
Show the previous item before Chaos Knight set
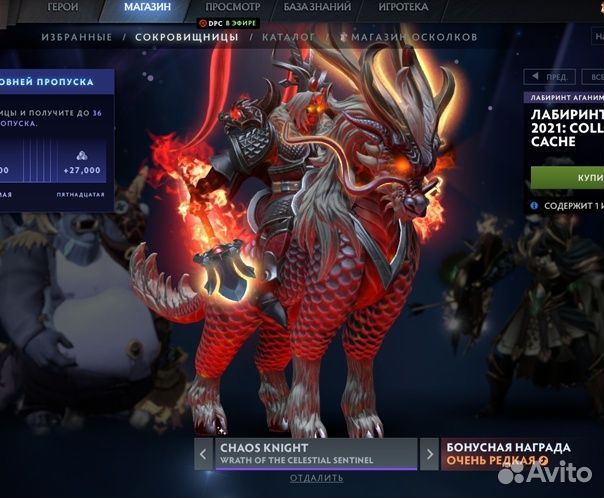pyautogui.click(x=204, y=454)
